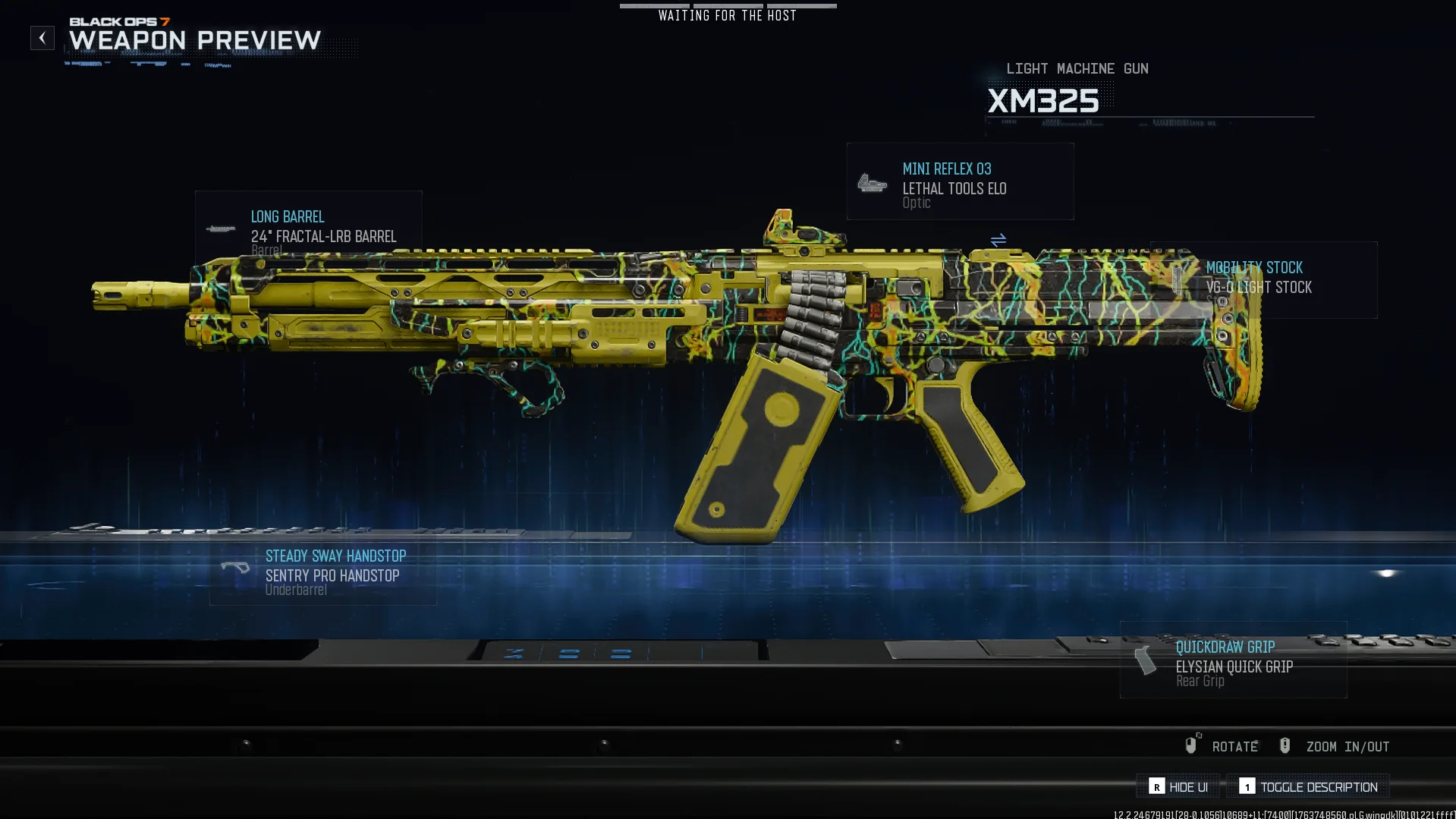1456x819 pixels.
Task: Open the Quickdraw Grip rear grip card
Action: click(1233, 660)
